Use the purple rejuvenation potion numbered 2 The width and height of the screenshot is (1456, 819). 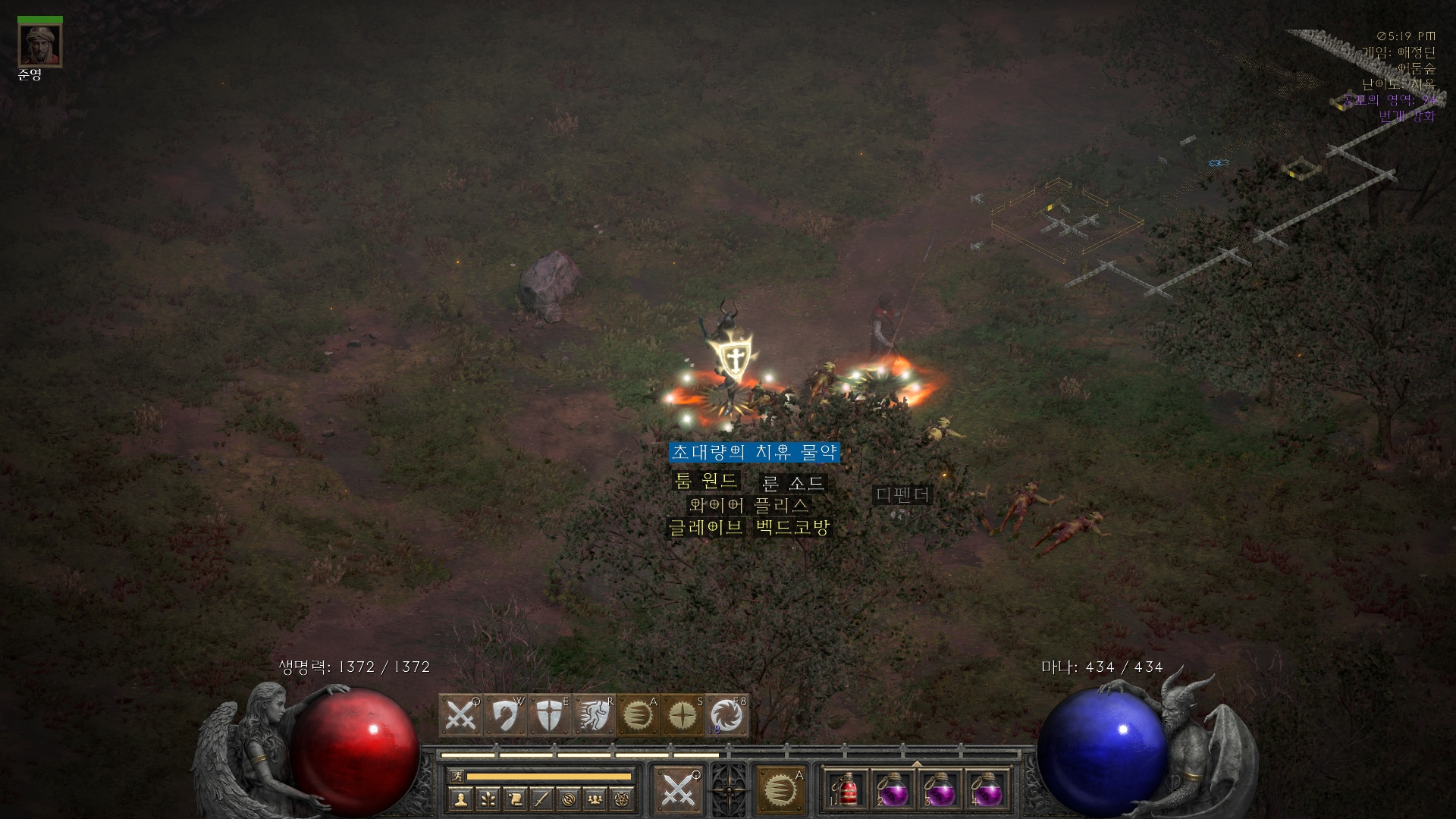tap(894, 790)
